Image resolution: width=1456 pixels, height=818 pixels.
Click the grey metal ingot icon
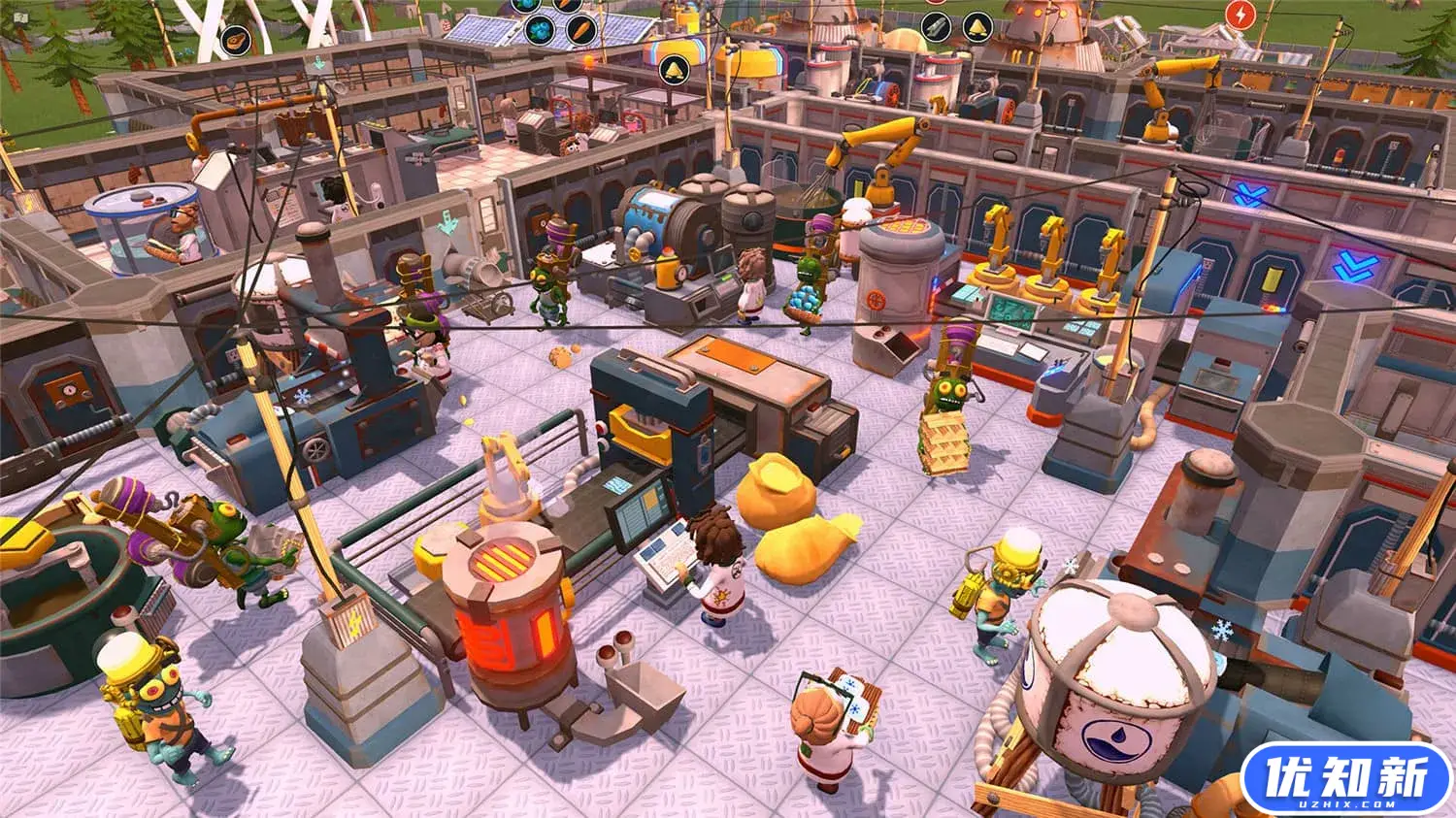click(x=937, y=27)
